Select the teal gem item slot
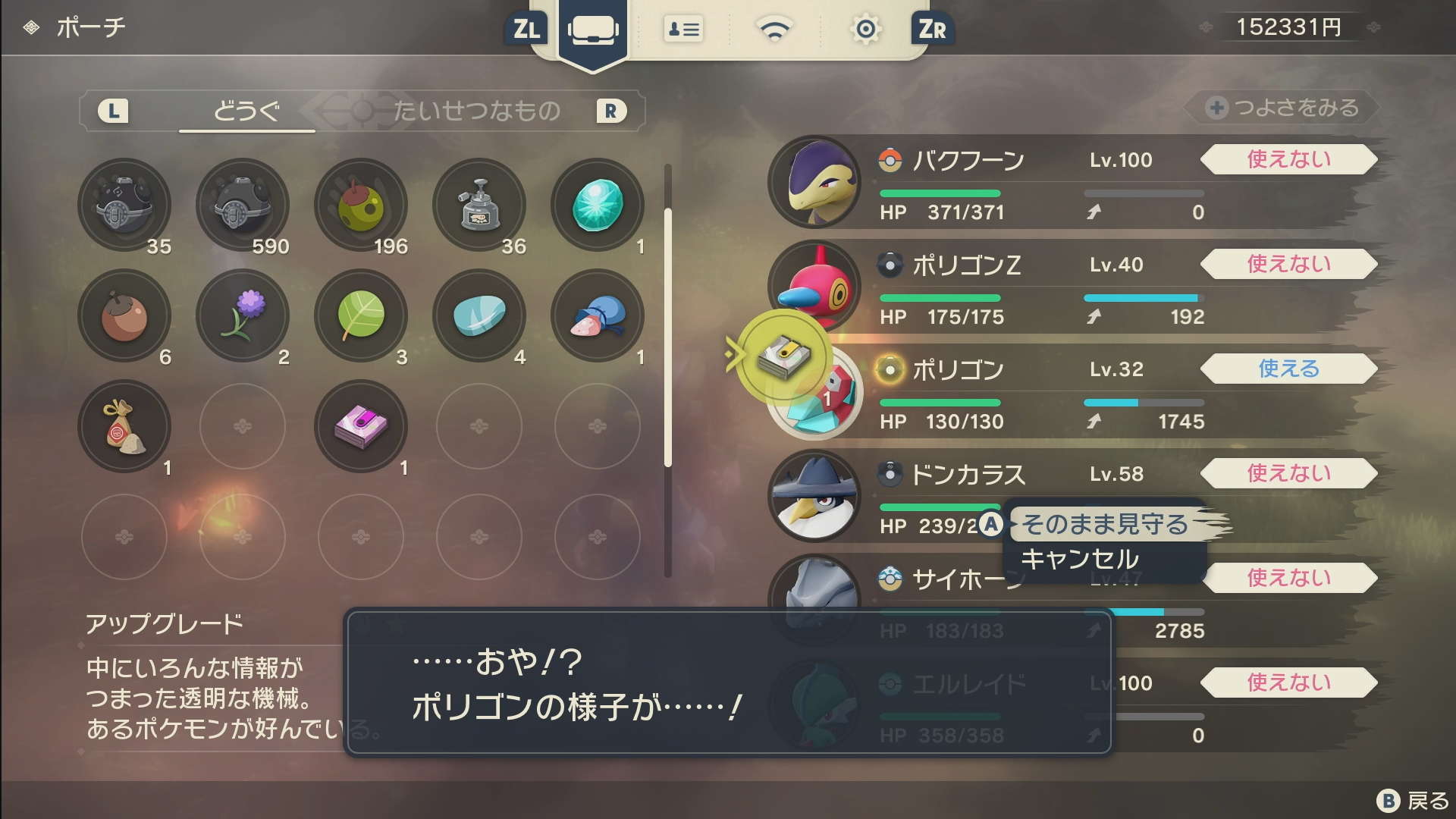 coord(598,205)
